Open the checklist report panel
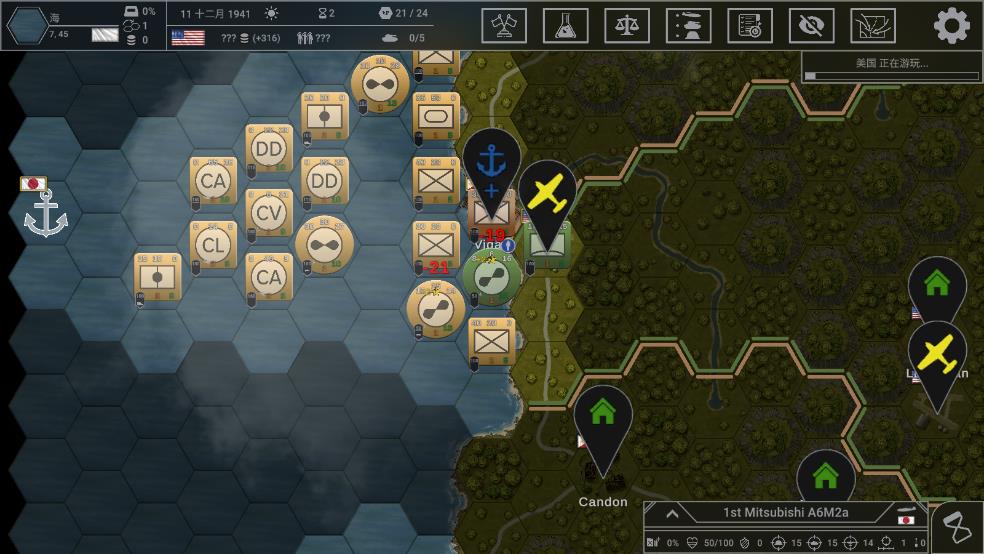The width and height of the screenshot is (984, 554). [x=750, y=25]
